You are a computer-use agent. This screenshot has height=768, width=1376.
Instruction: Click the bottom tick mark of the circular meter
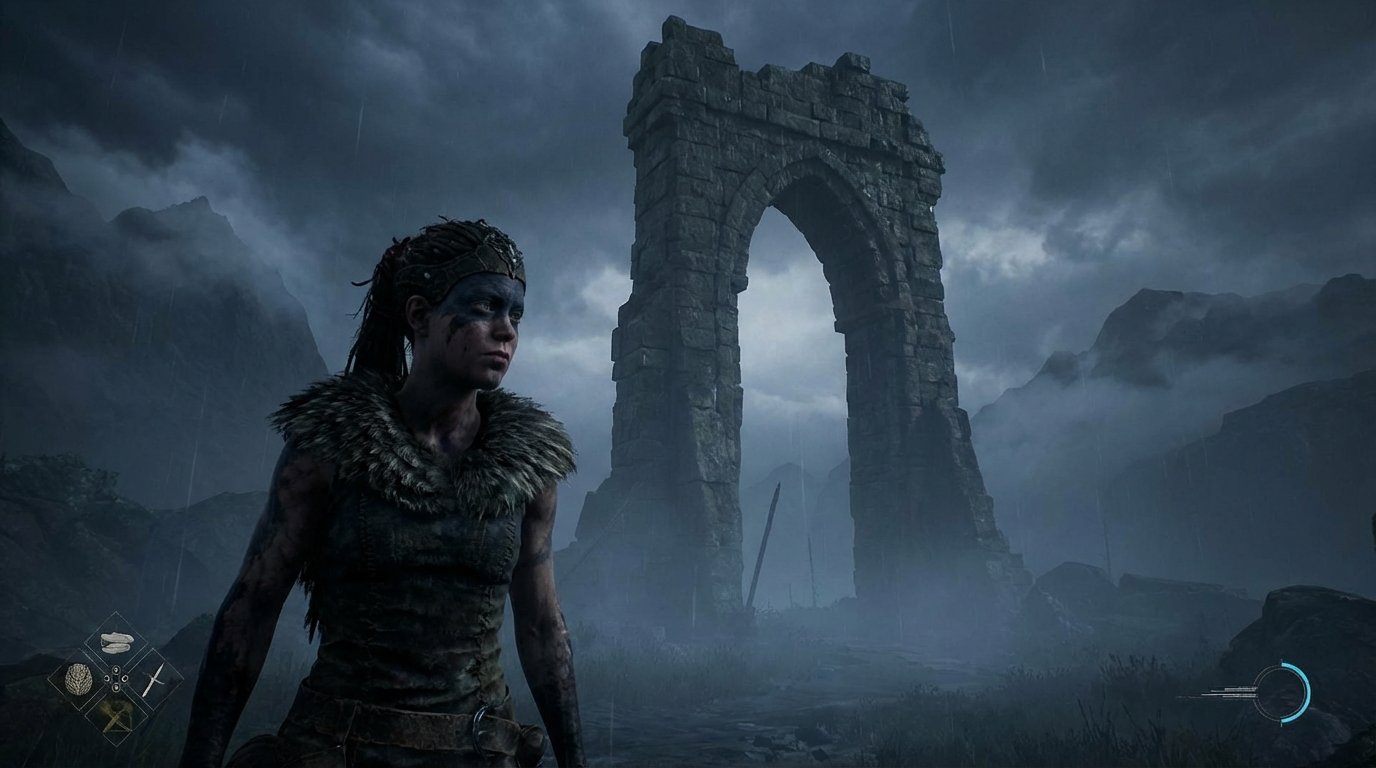click(1281, 725)
